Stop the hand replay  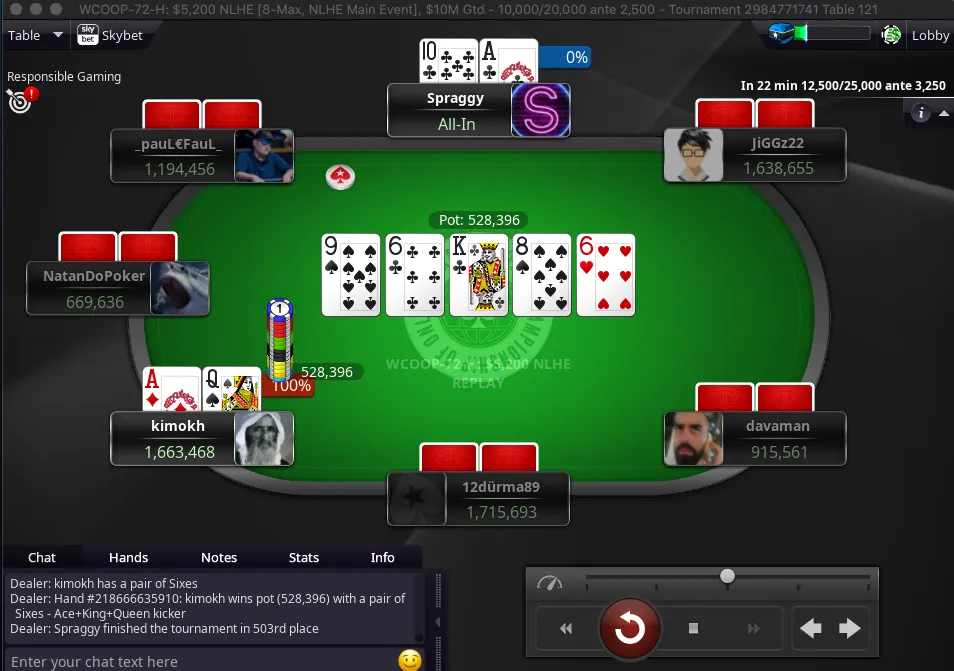pos(693,628)
